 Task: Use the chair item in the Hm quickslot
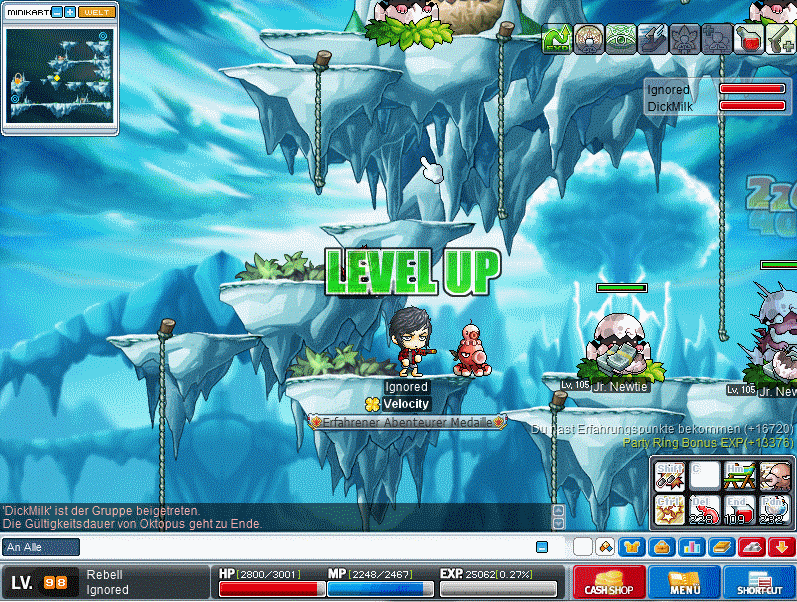click(739, 475)
